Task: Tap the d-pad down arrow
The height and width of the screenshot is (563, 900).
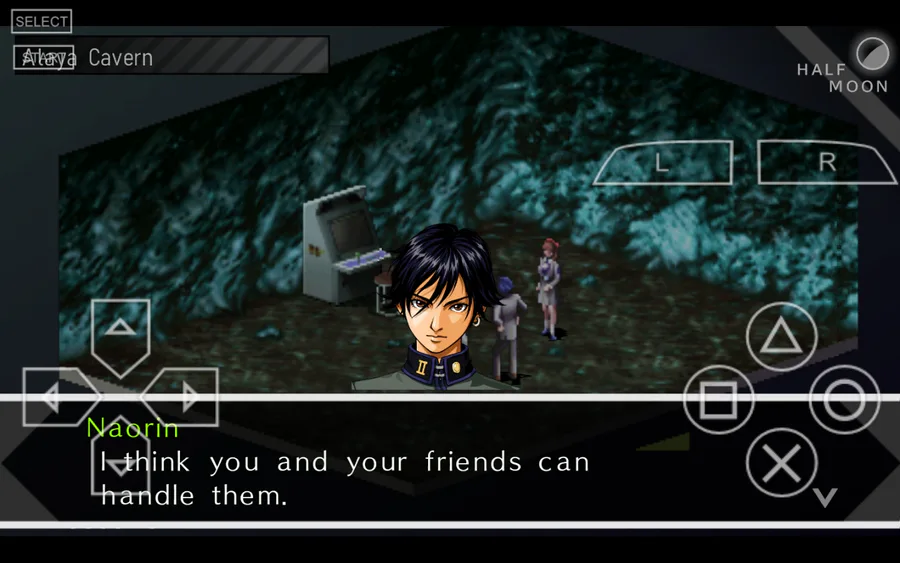Action: [x=120, y=462]
